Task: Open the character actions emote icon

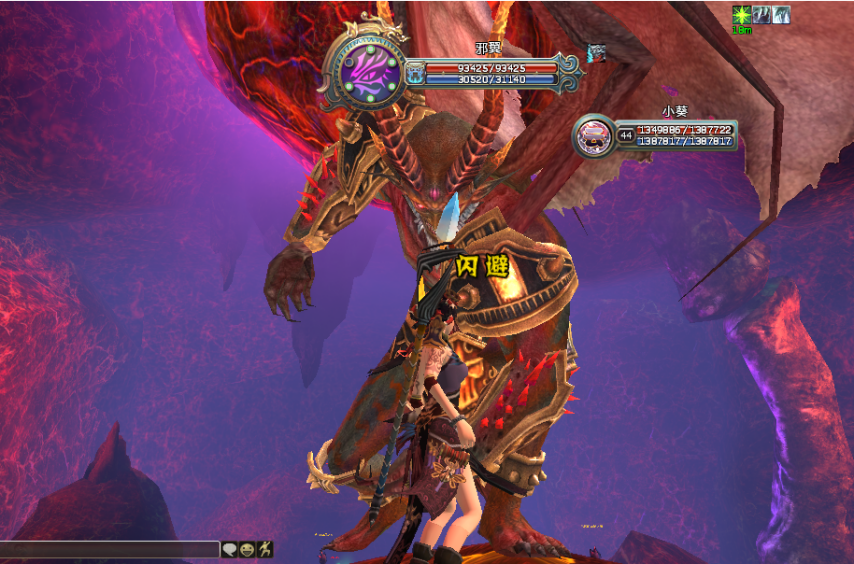Action: pyautogui.click(x=264, y=549)
